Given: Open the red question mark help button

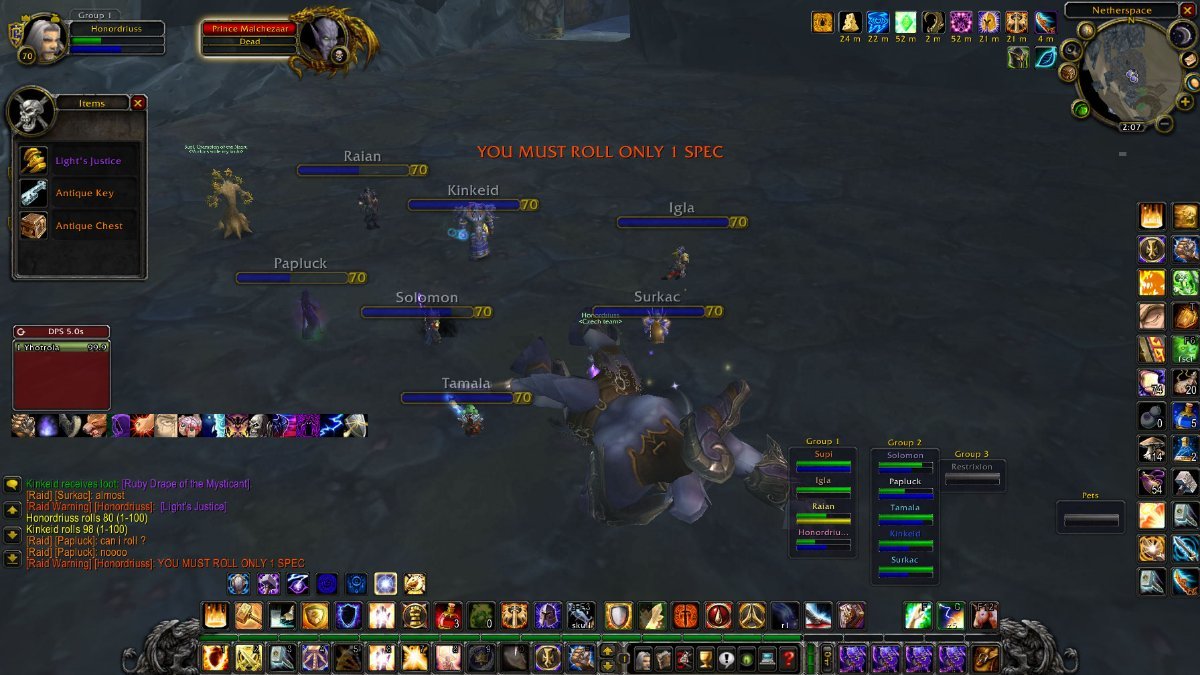Looking at the screenshot, I should coord(789,659).
